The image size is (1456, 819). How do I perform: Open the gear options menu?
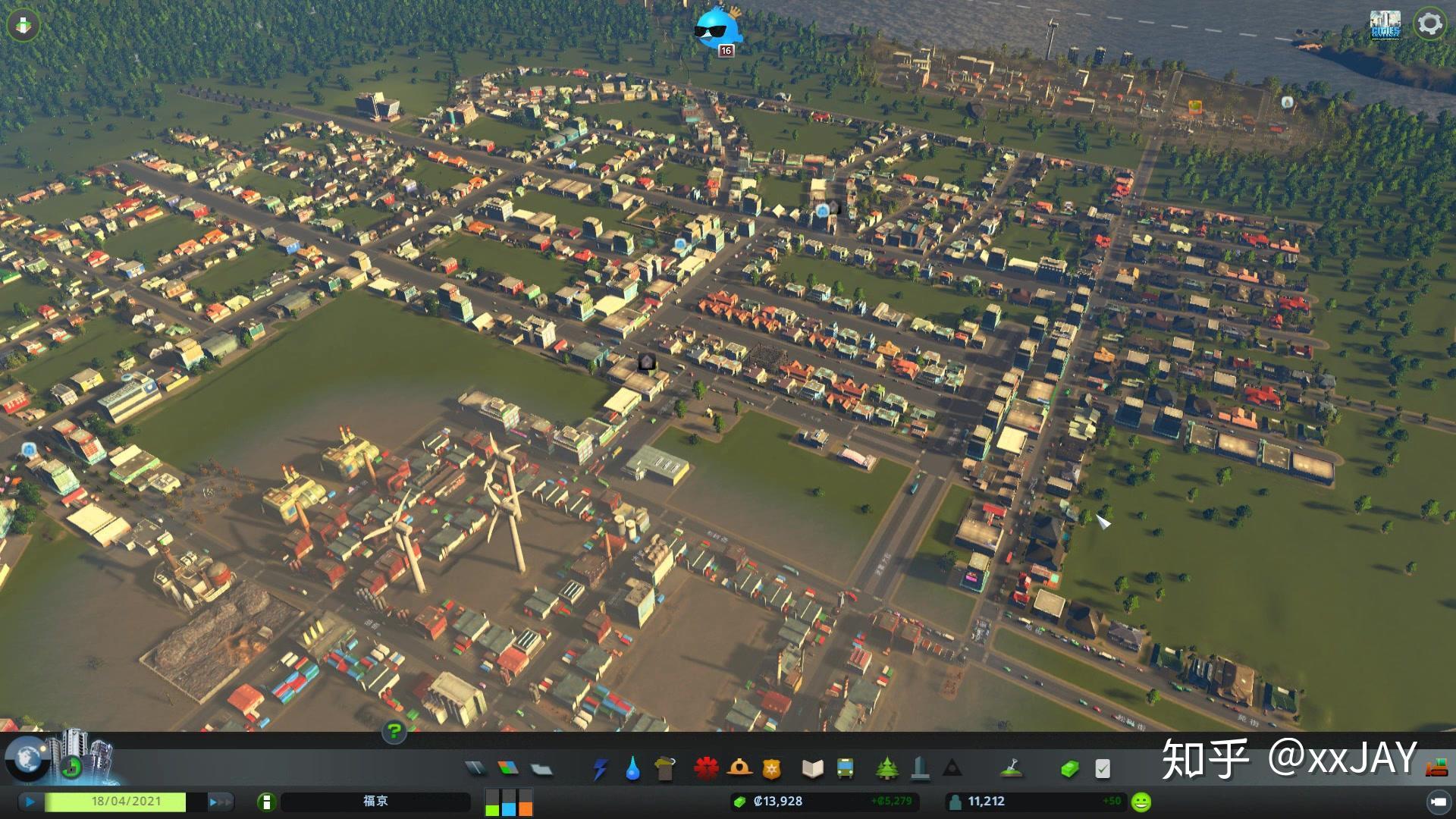tap(1429, 24)
